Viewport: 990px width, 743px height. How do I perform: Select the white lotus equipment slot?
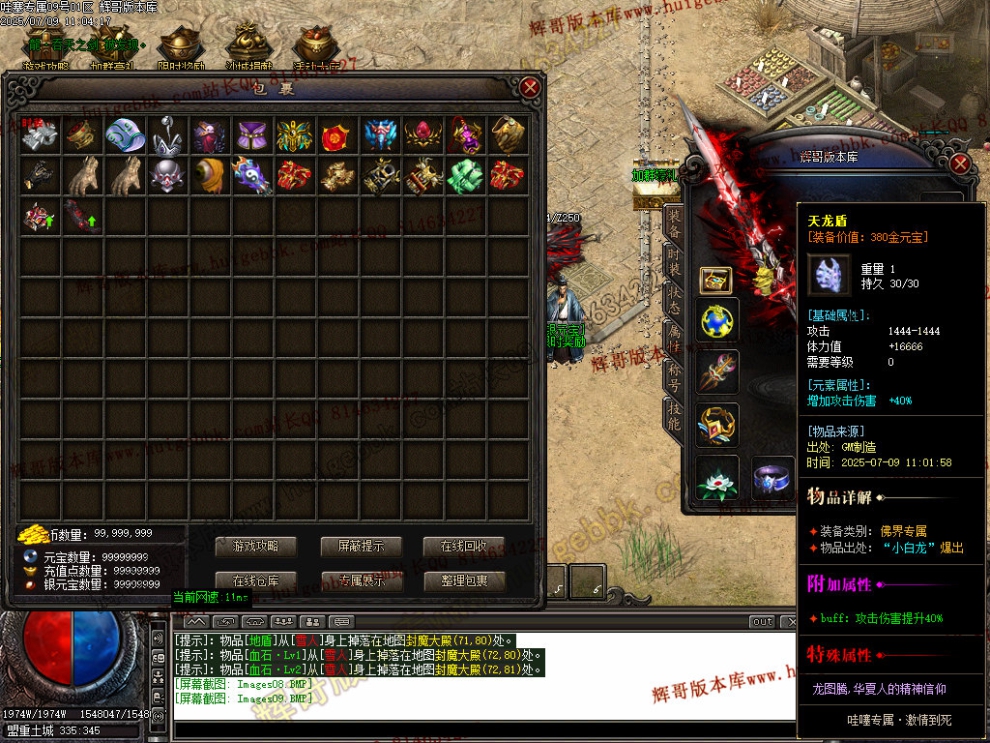click(x=717, y=479)
